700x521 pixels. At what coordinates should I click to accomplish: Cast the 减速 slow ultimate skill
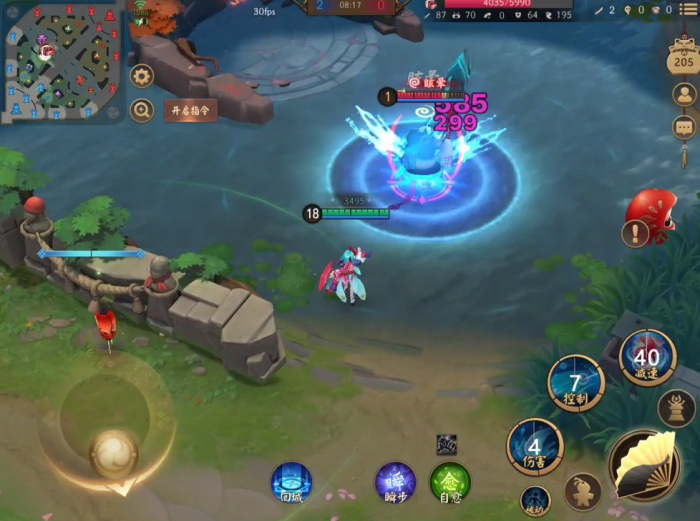648,357
